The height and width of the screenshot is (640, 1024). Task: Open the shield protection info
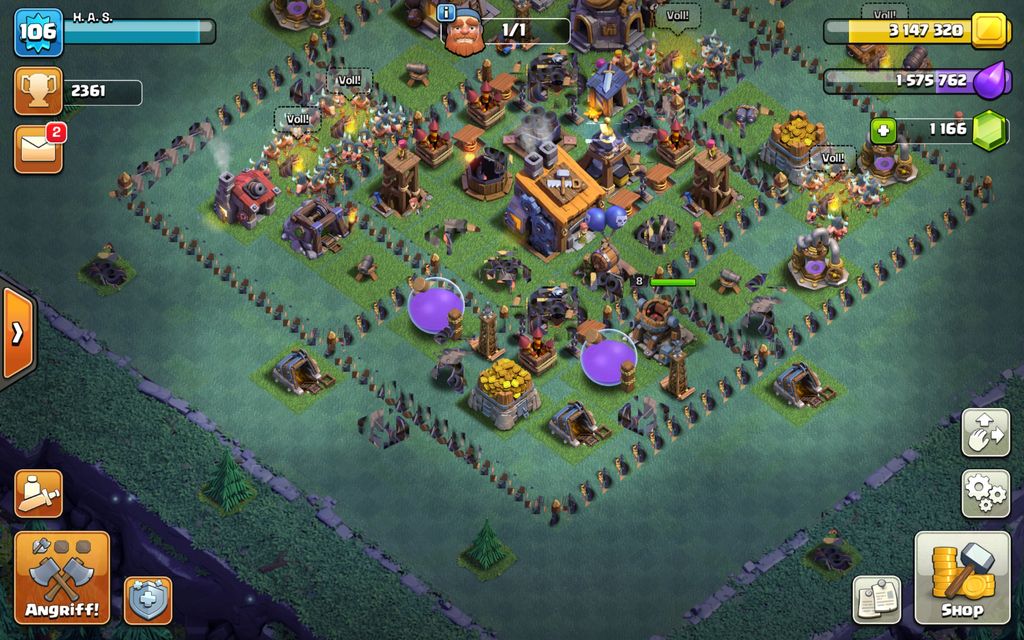click(148, 600)
